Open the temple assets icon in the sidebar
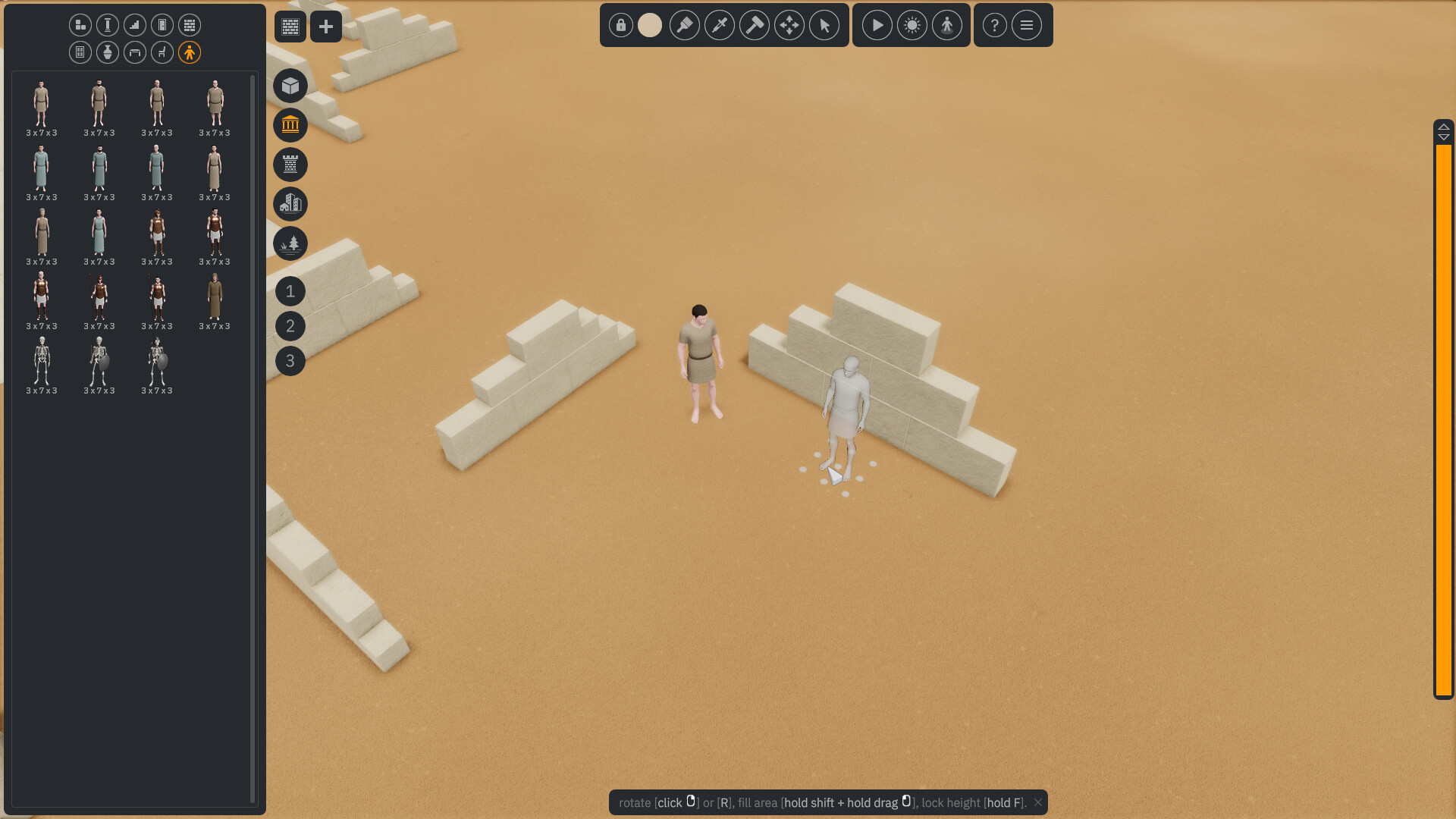 click(x=290, y=126)
